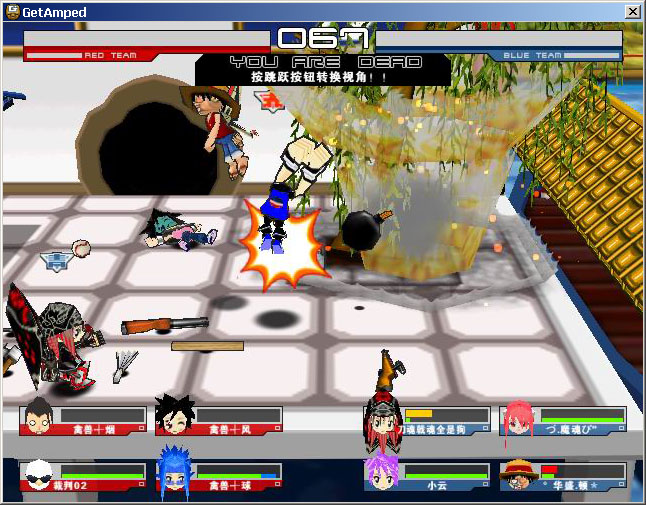Select the 禽兽十烟 player panel
Screen dimensions: 646x505
84,420
